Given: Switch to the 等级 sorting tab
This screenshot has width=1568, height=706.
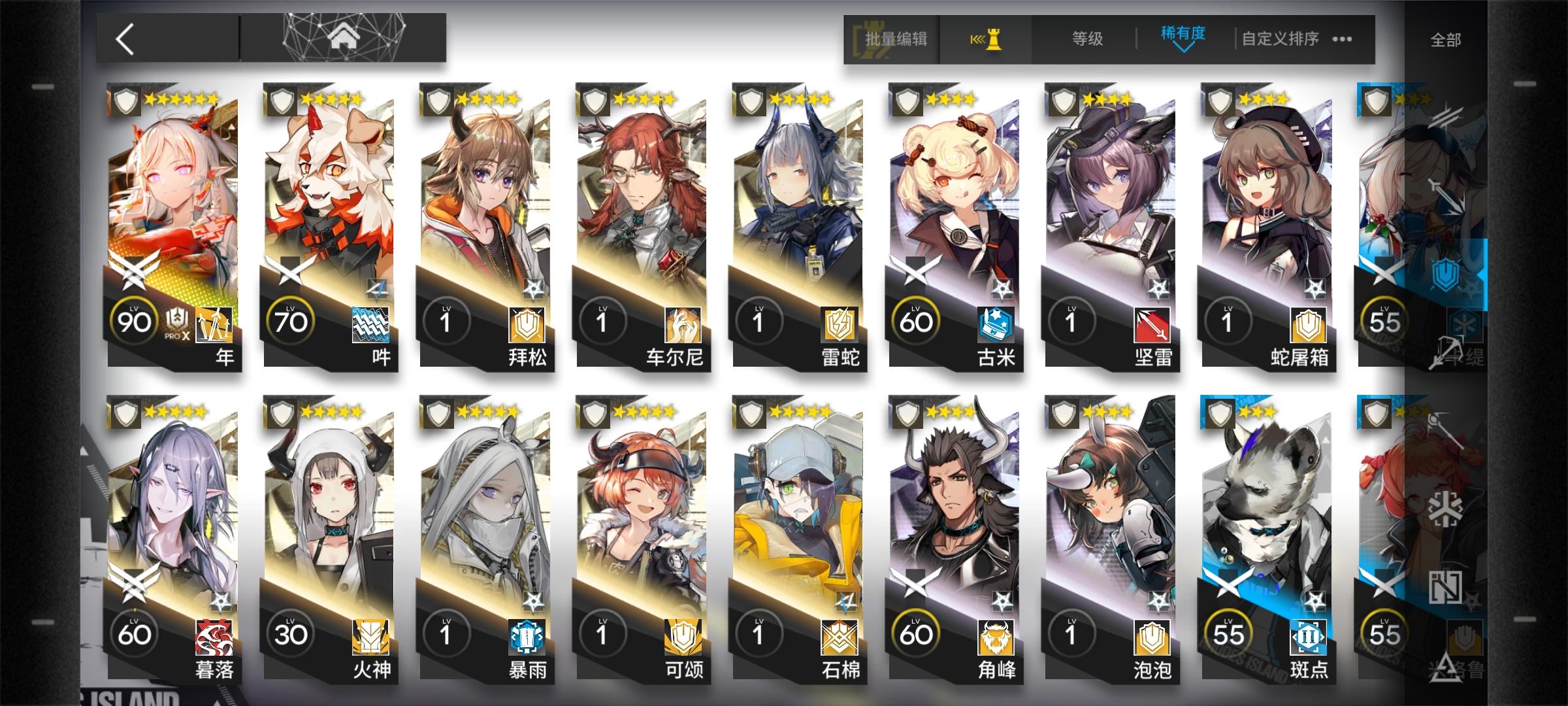Looking at the screenshot, I should [x=1086, y=39].
